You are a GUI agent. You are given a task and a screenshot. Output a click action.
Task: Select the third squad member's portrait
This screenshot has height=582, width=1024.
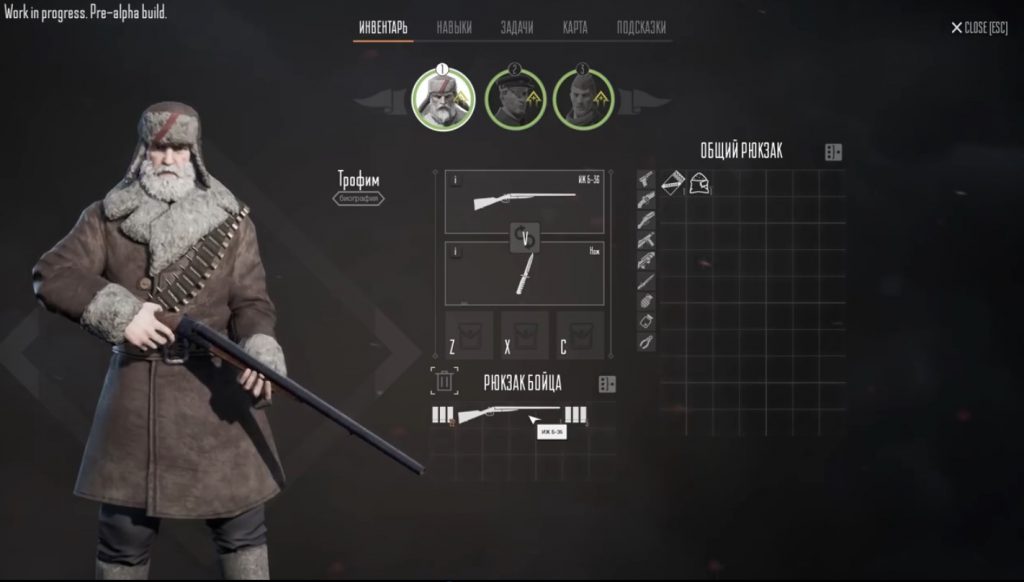[584, 98]
